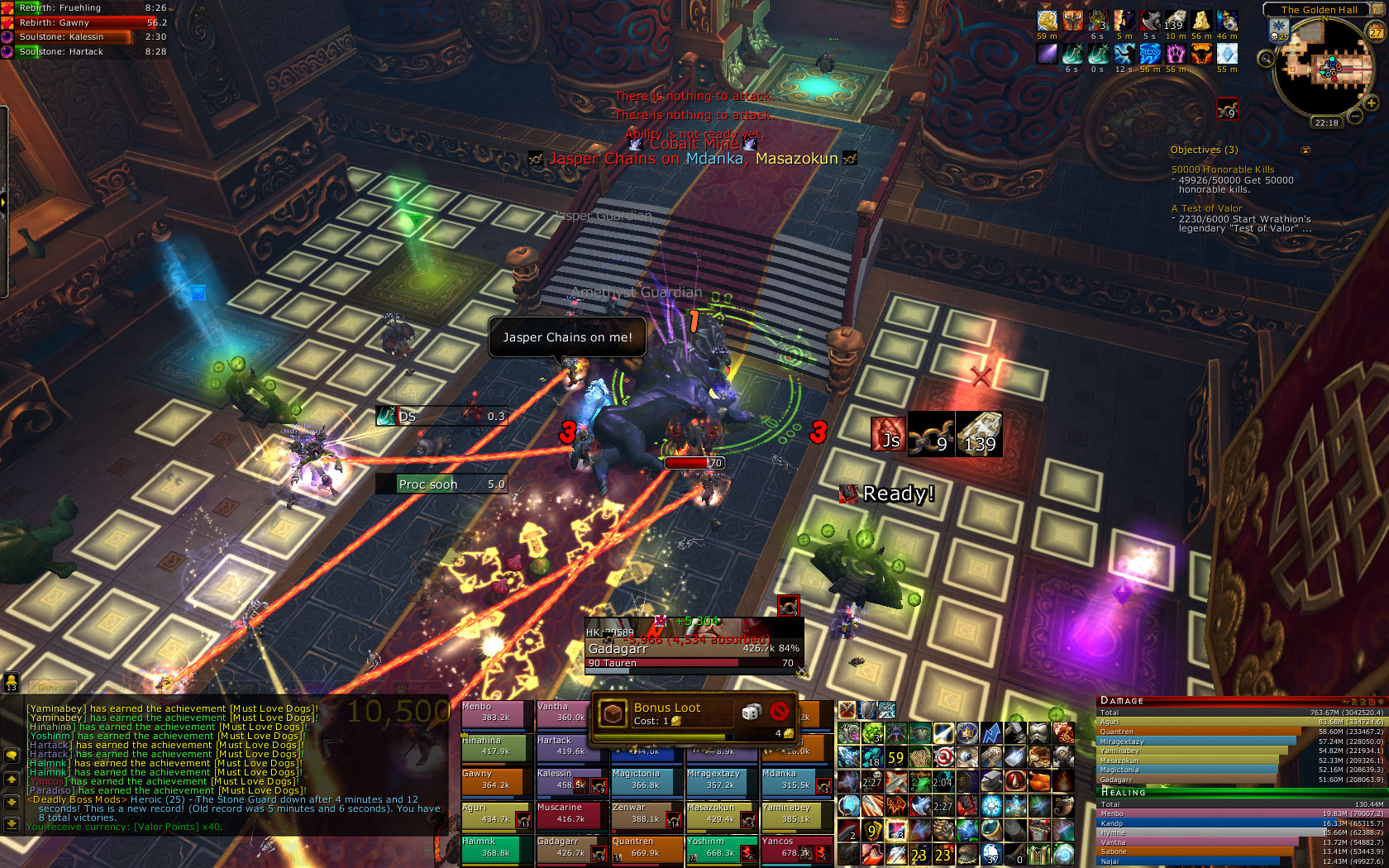Decline the Bonus Loot roll
This screenshot has width=1389, height=868.
779,712
